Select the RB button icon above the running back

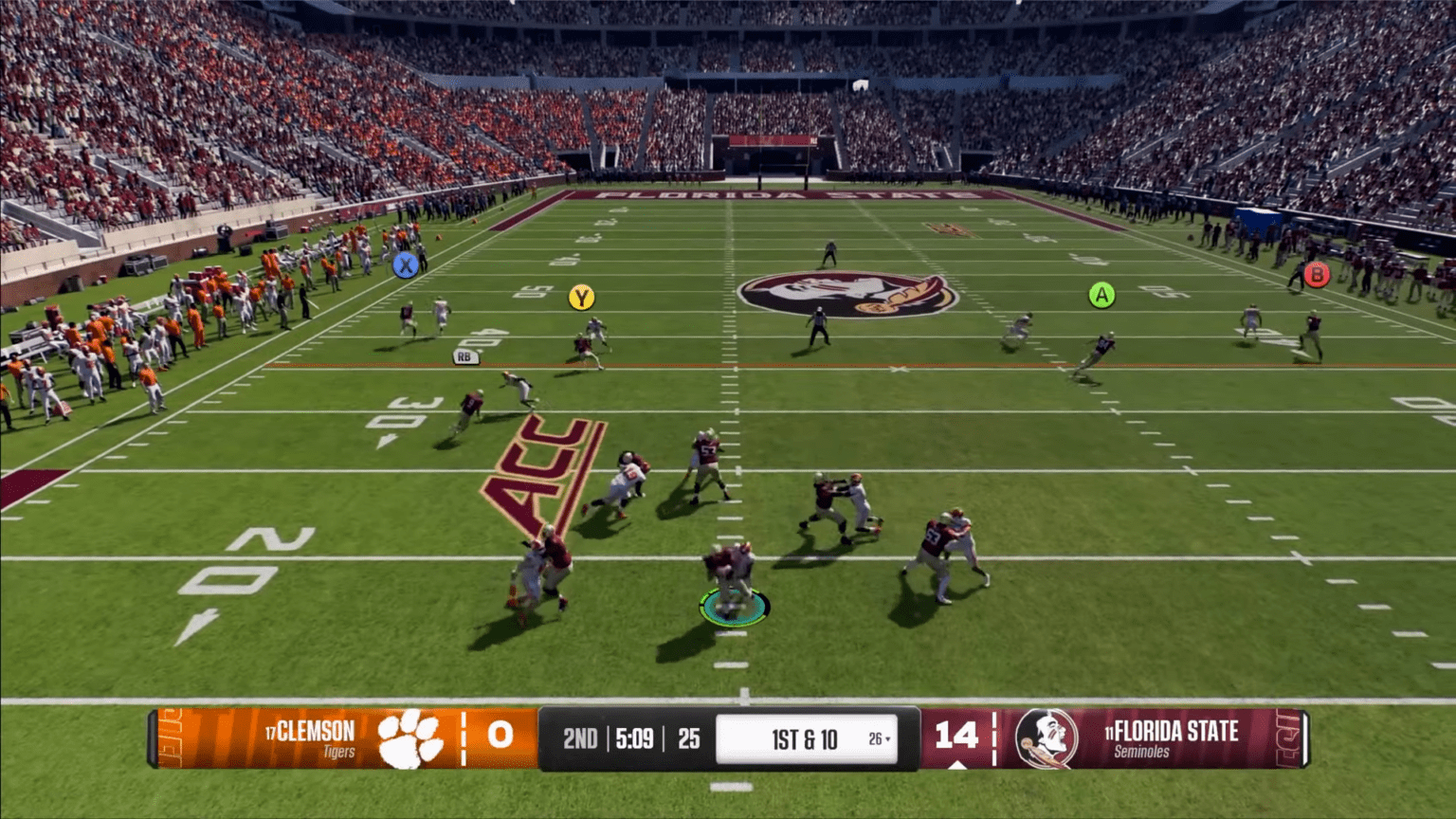[464, 356]
